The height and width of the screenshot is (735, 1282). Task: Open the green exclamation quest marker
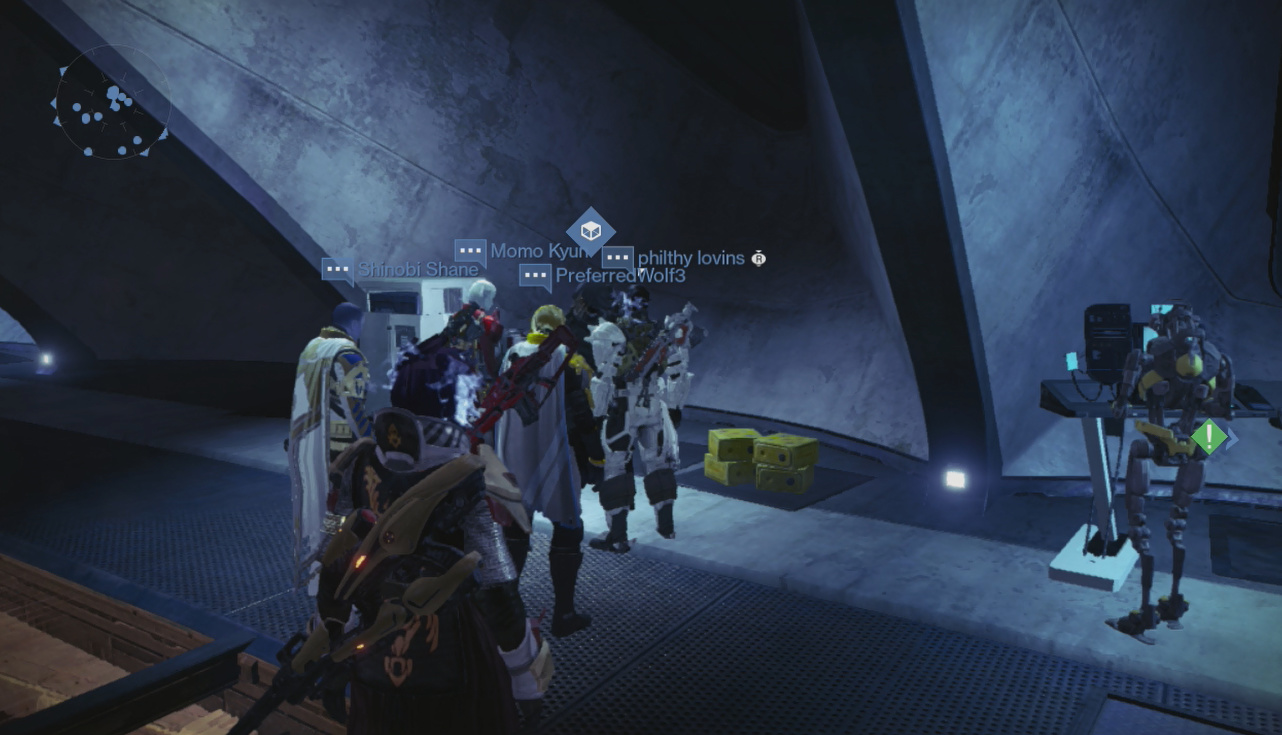(x=1209, y=437)
